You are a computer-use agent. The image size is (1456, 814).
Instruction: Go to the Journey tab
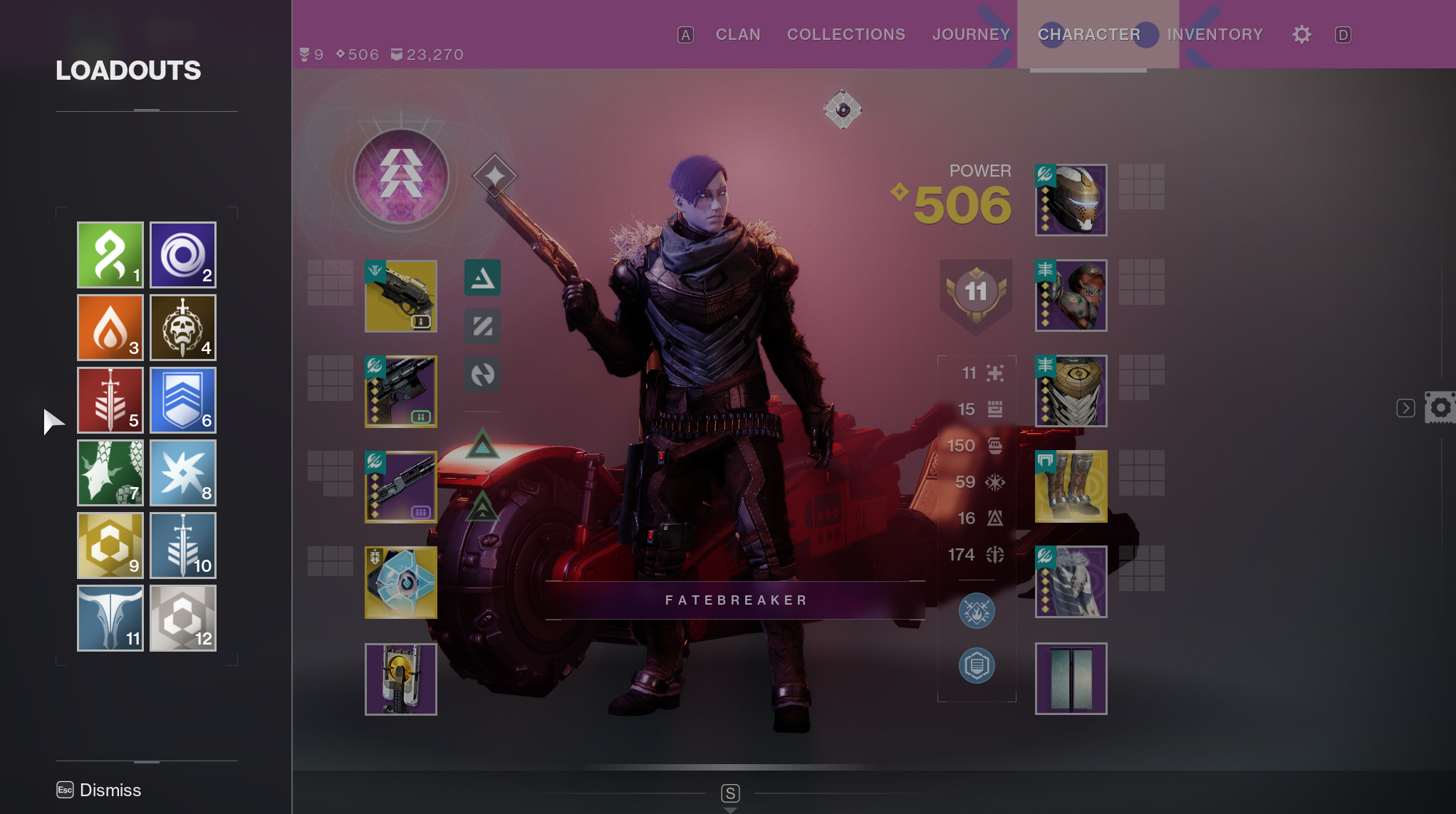(x=971, y=34)
